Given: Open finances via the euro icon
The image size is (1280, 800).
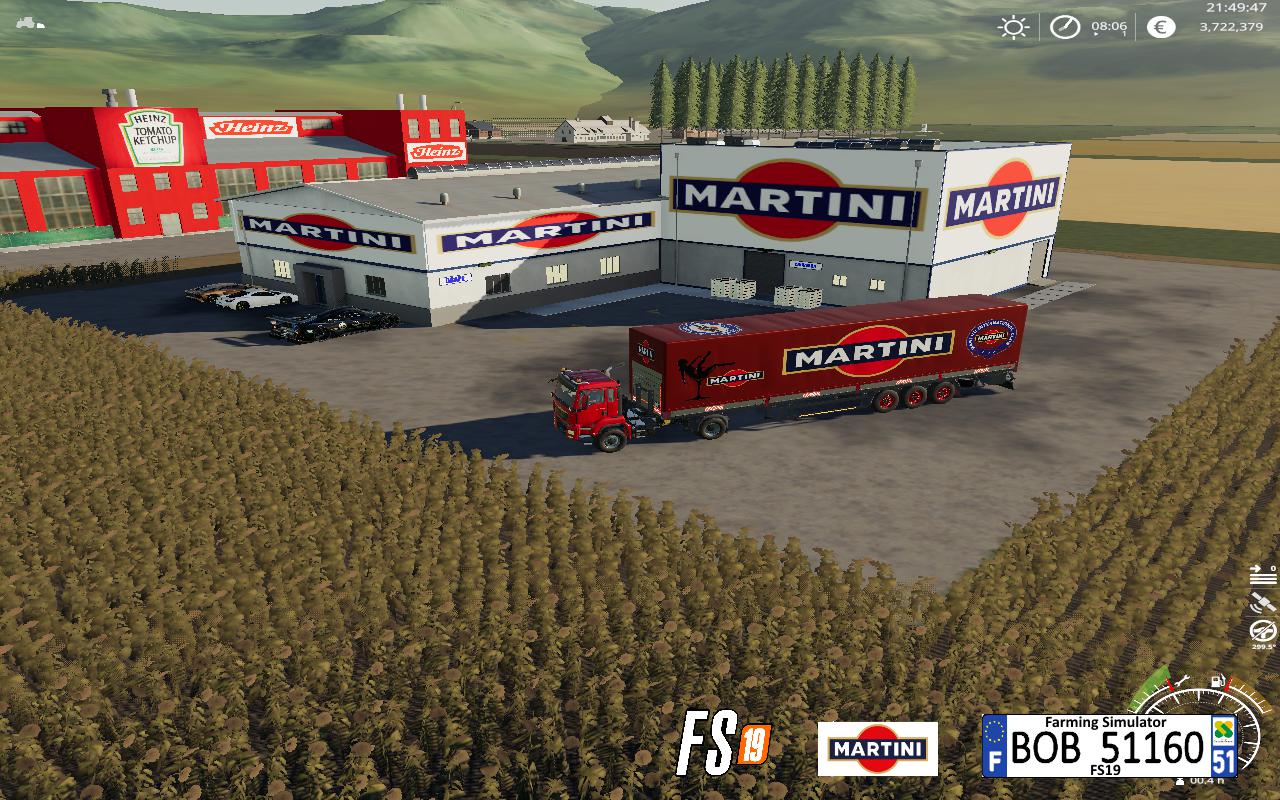Looking at the screenshot, I should click(x=1160, y=27).
